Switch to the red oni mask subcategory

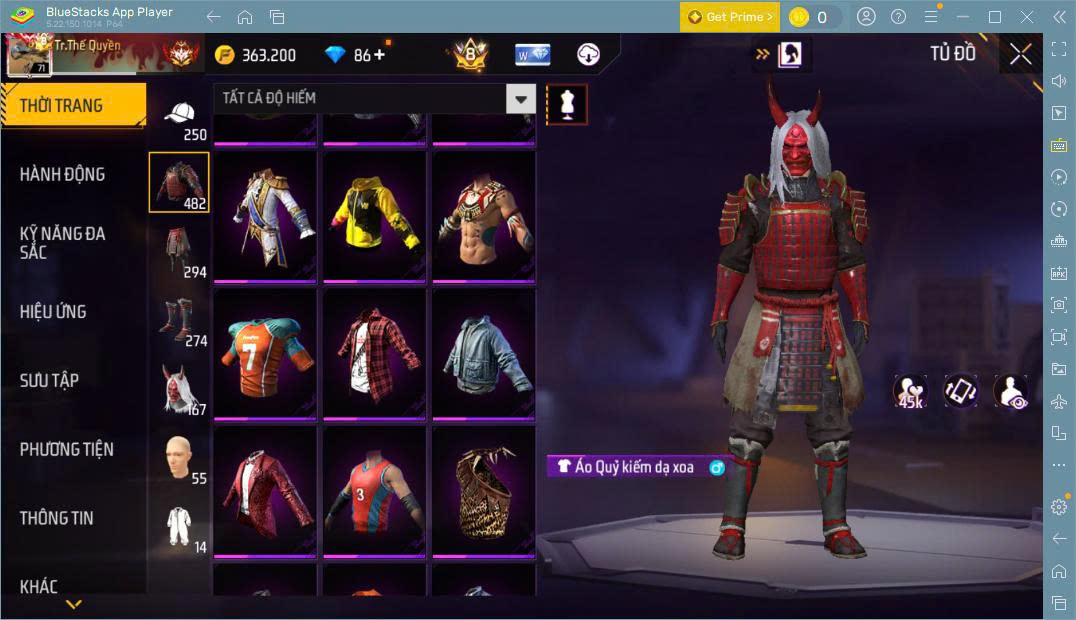[x=180, y=388]
